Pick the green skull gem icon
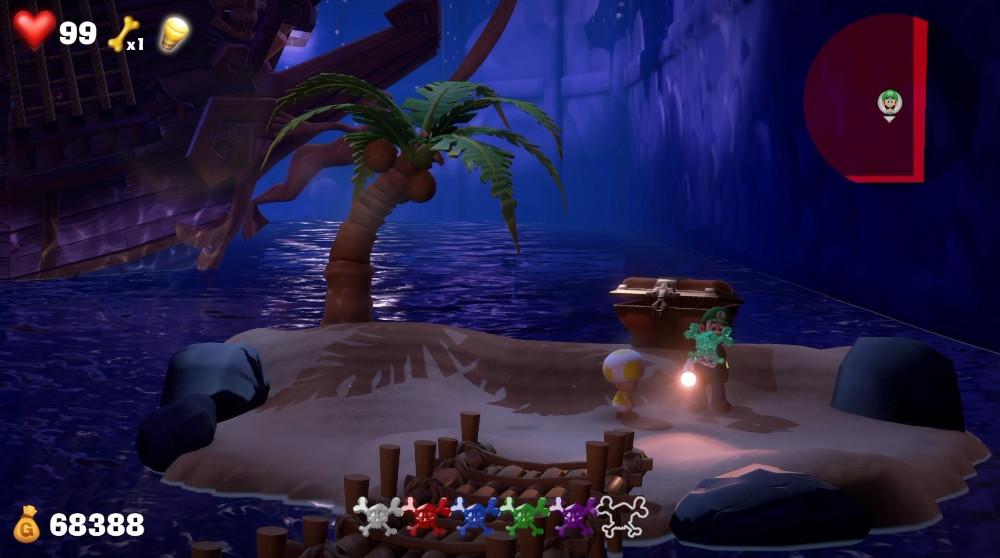The height and width of the screenshot is (558, 1000). coord(524,515)
